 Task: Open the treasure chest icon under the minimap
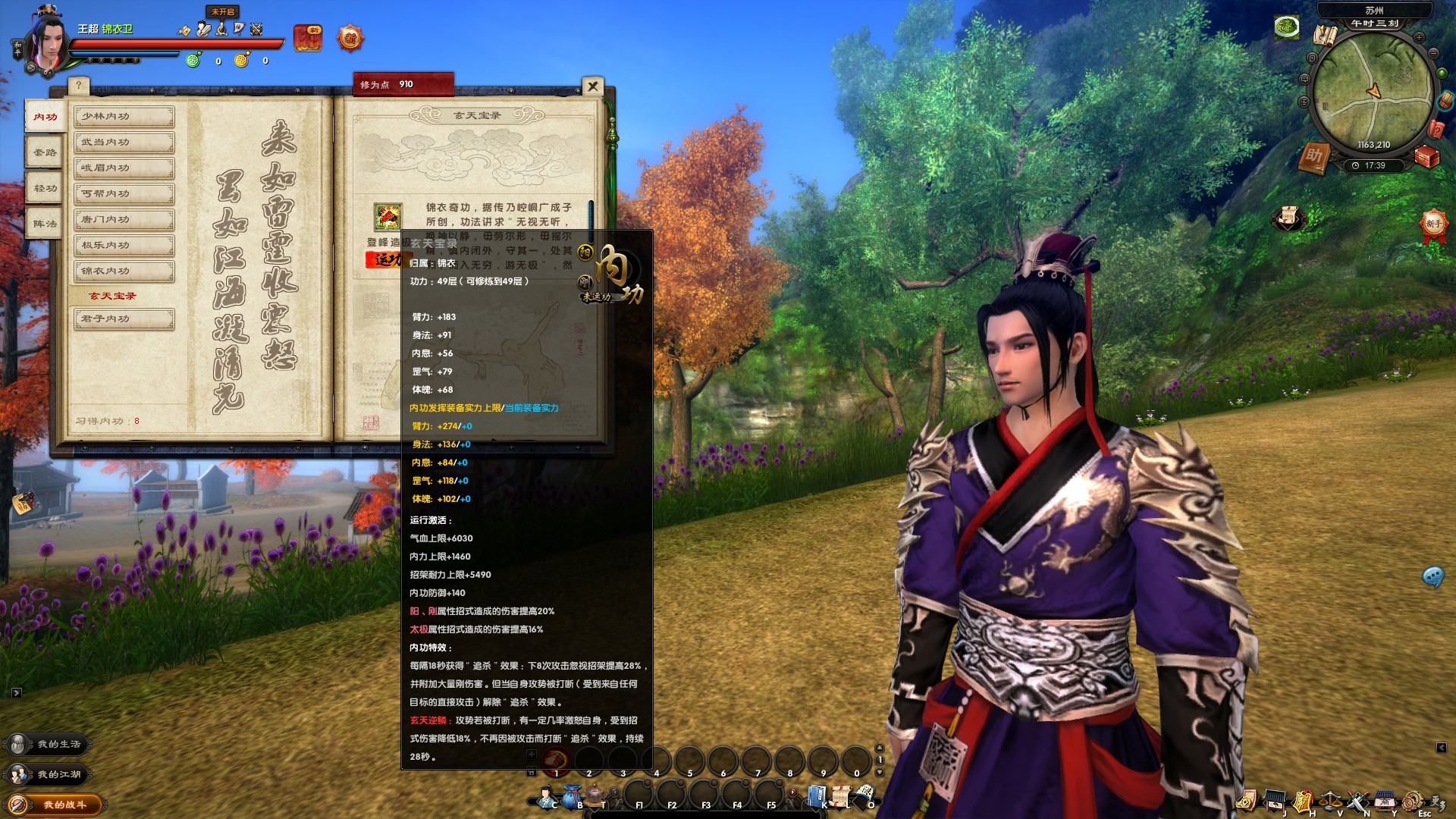[x=1426, y=156]
